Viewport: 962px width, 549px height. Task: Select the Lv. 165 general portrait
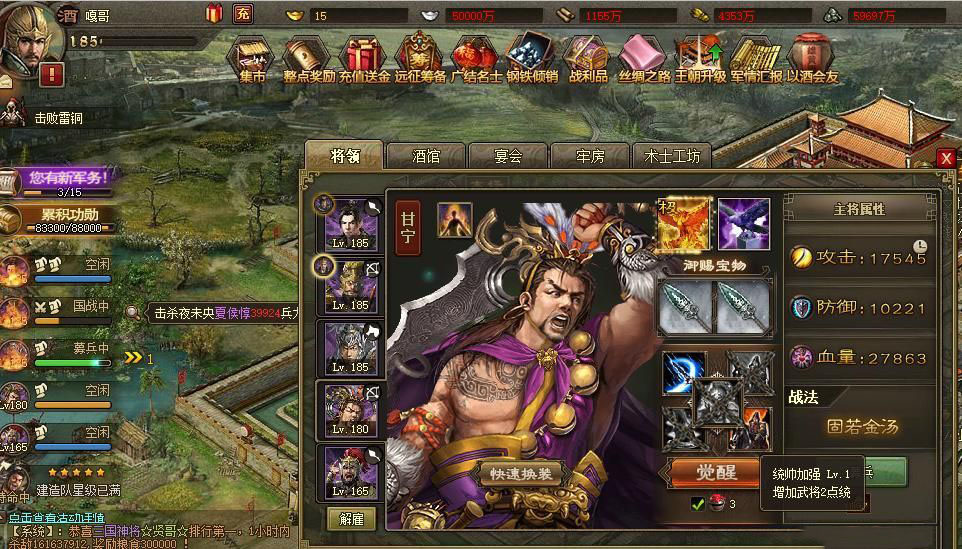(351, 471)
